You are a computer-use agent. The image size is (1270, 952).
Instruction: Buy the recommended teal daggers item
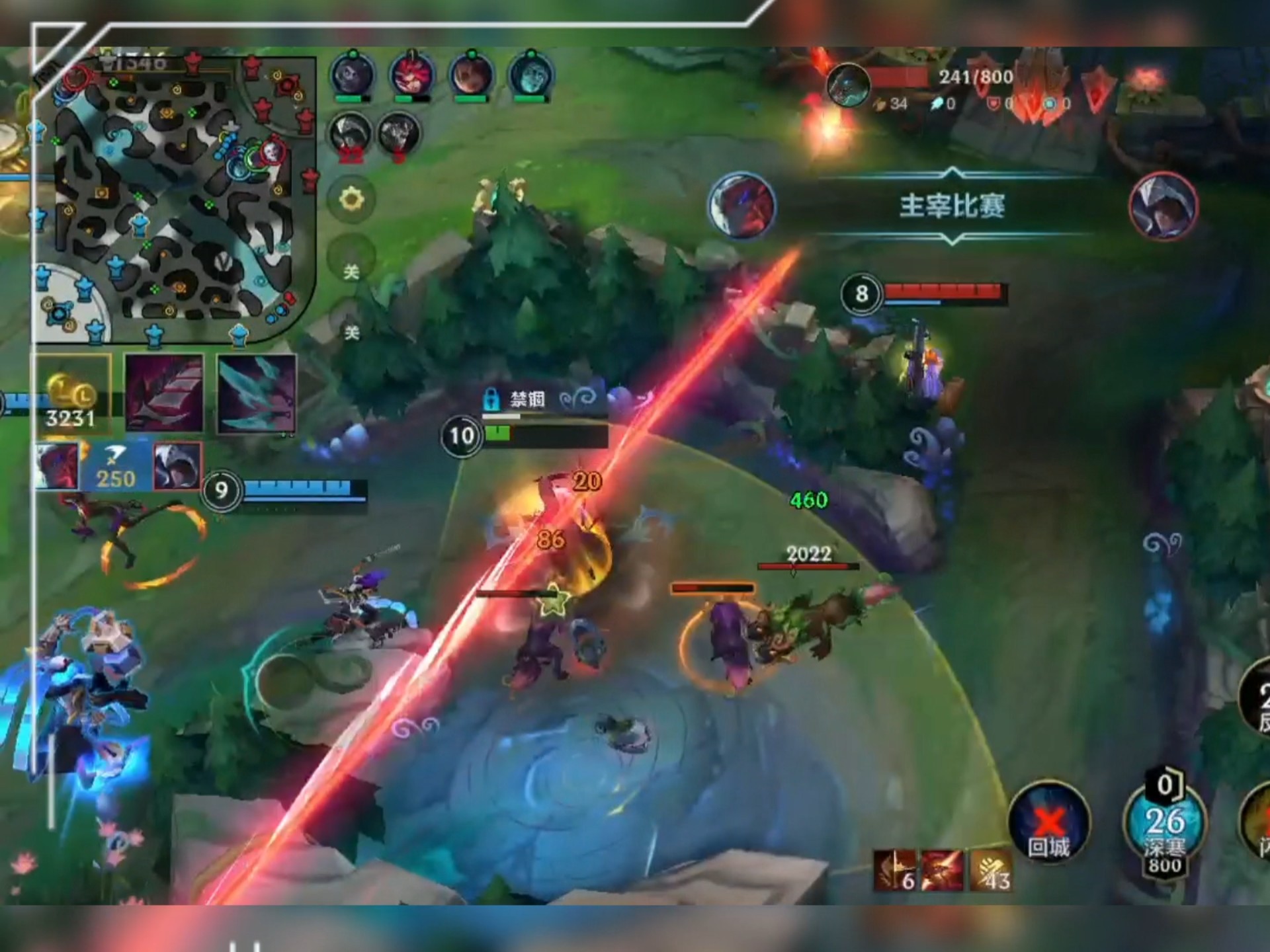coord(257,394)
